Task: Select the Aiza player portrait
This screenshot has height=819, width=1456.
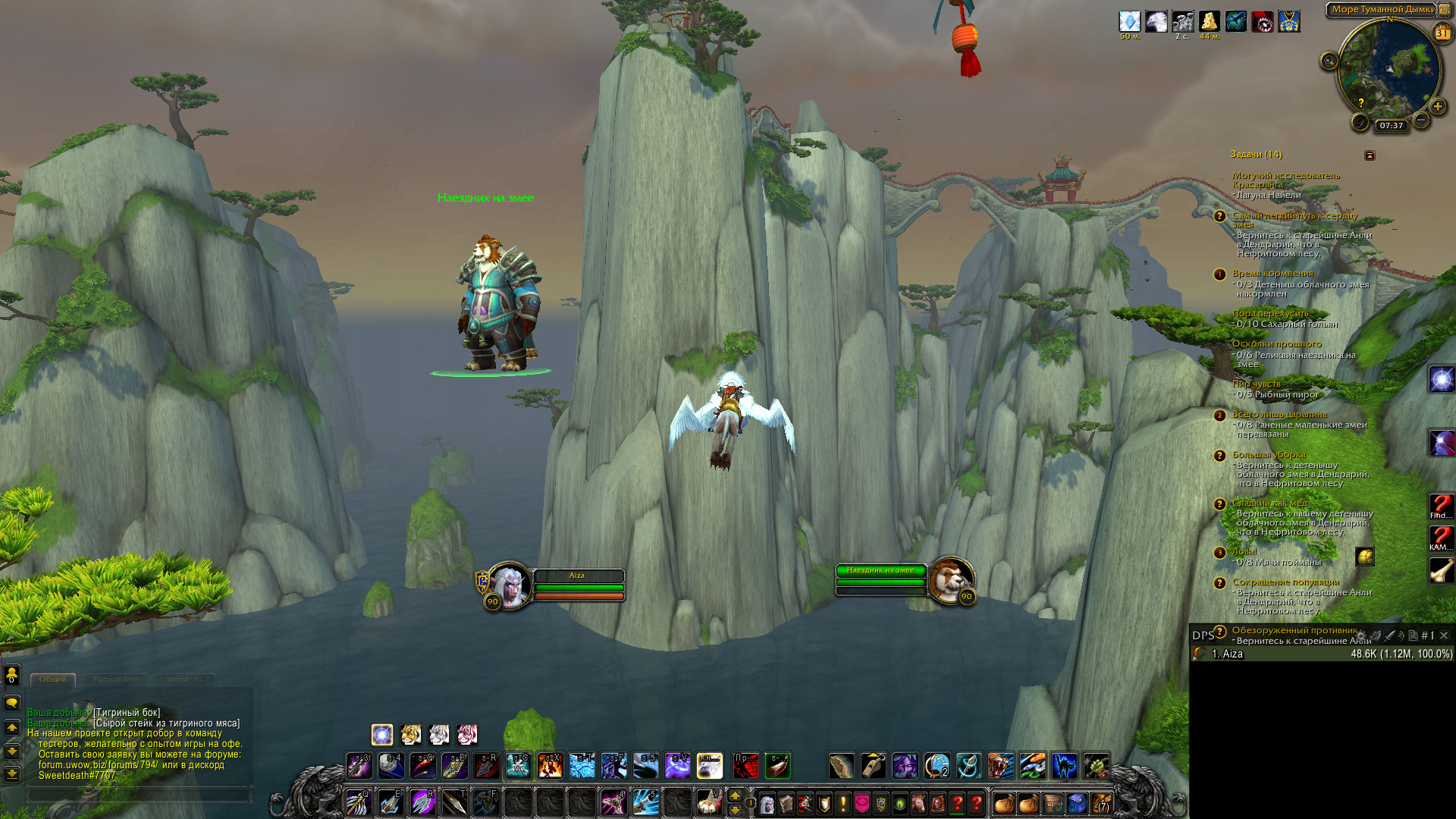Action: click(509, 585)
